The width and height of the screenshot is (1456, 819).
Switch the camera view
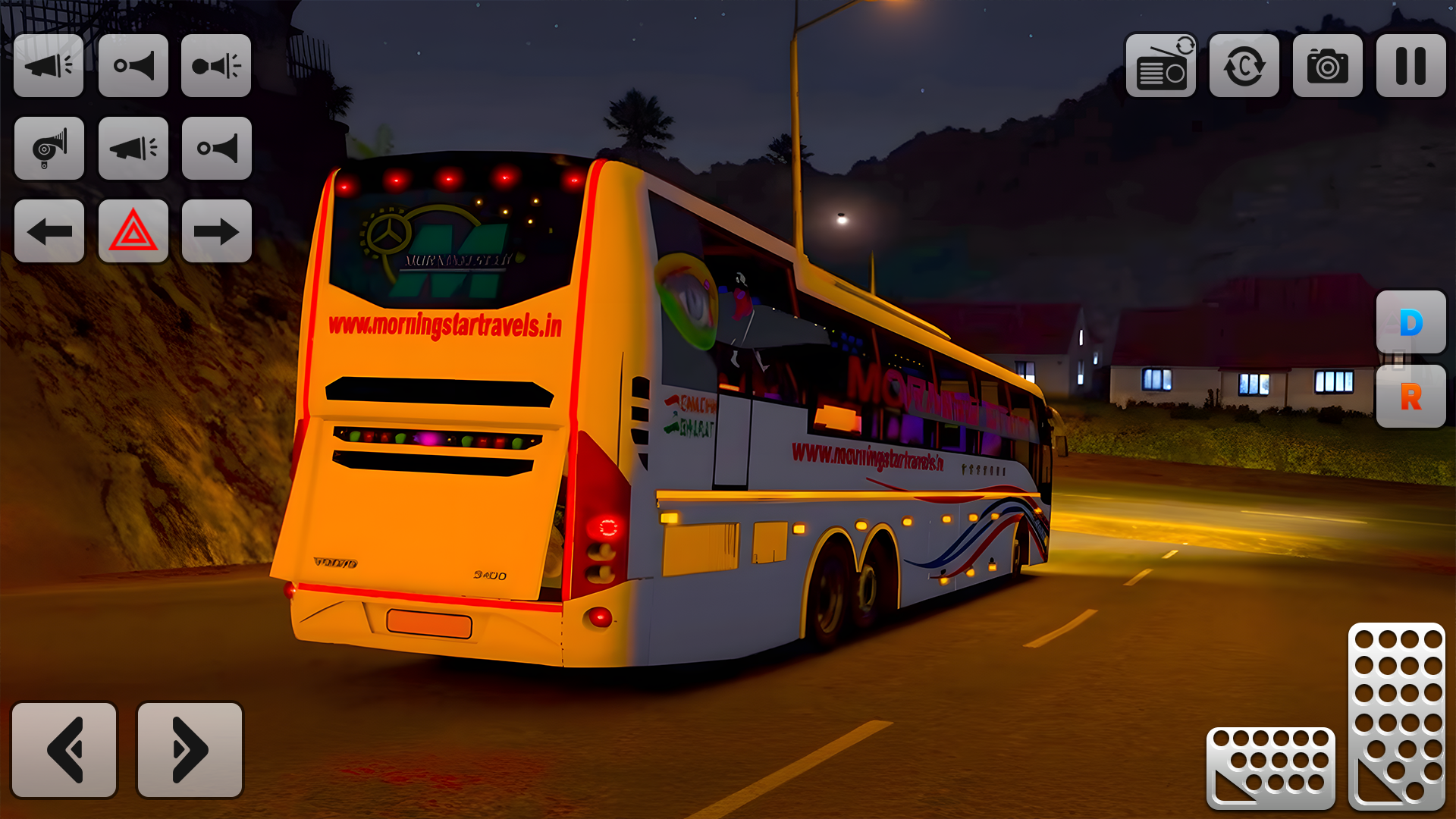coord(1327,66)
